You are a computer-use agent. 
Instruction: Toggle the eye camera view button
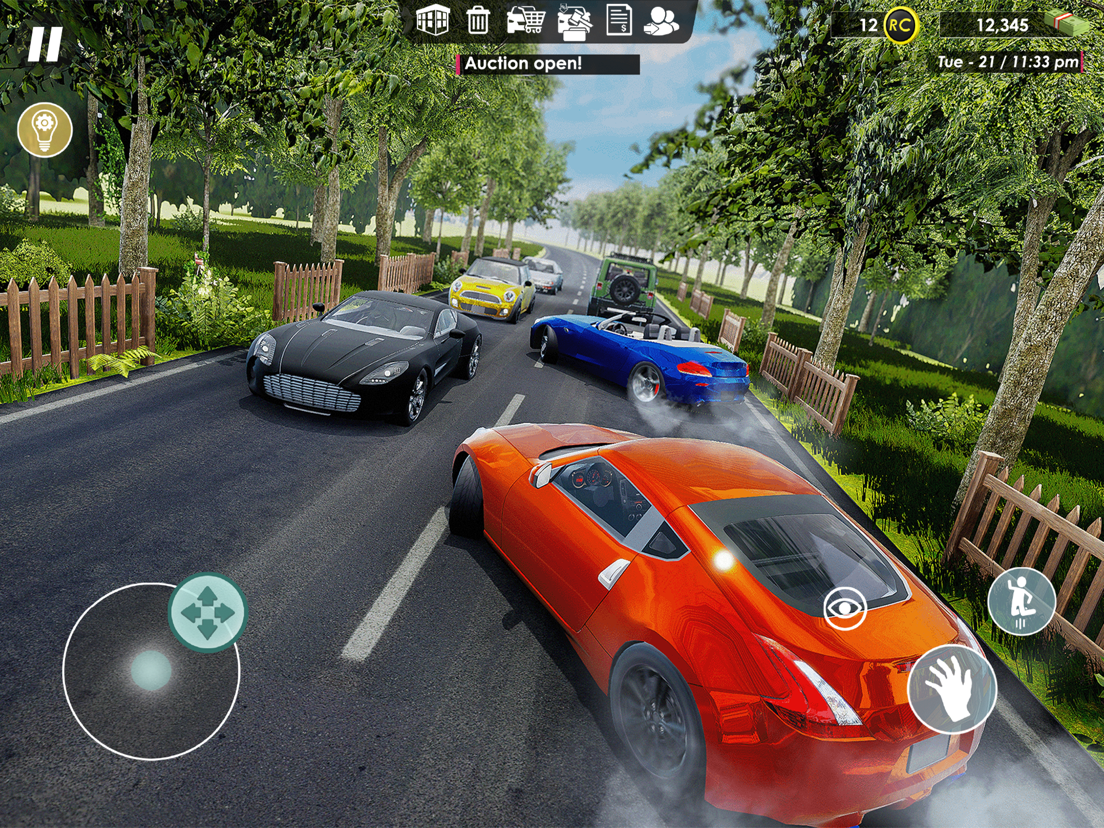[x=845, y=608]
